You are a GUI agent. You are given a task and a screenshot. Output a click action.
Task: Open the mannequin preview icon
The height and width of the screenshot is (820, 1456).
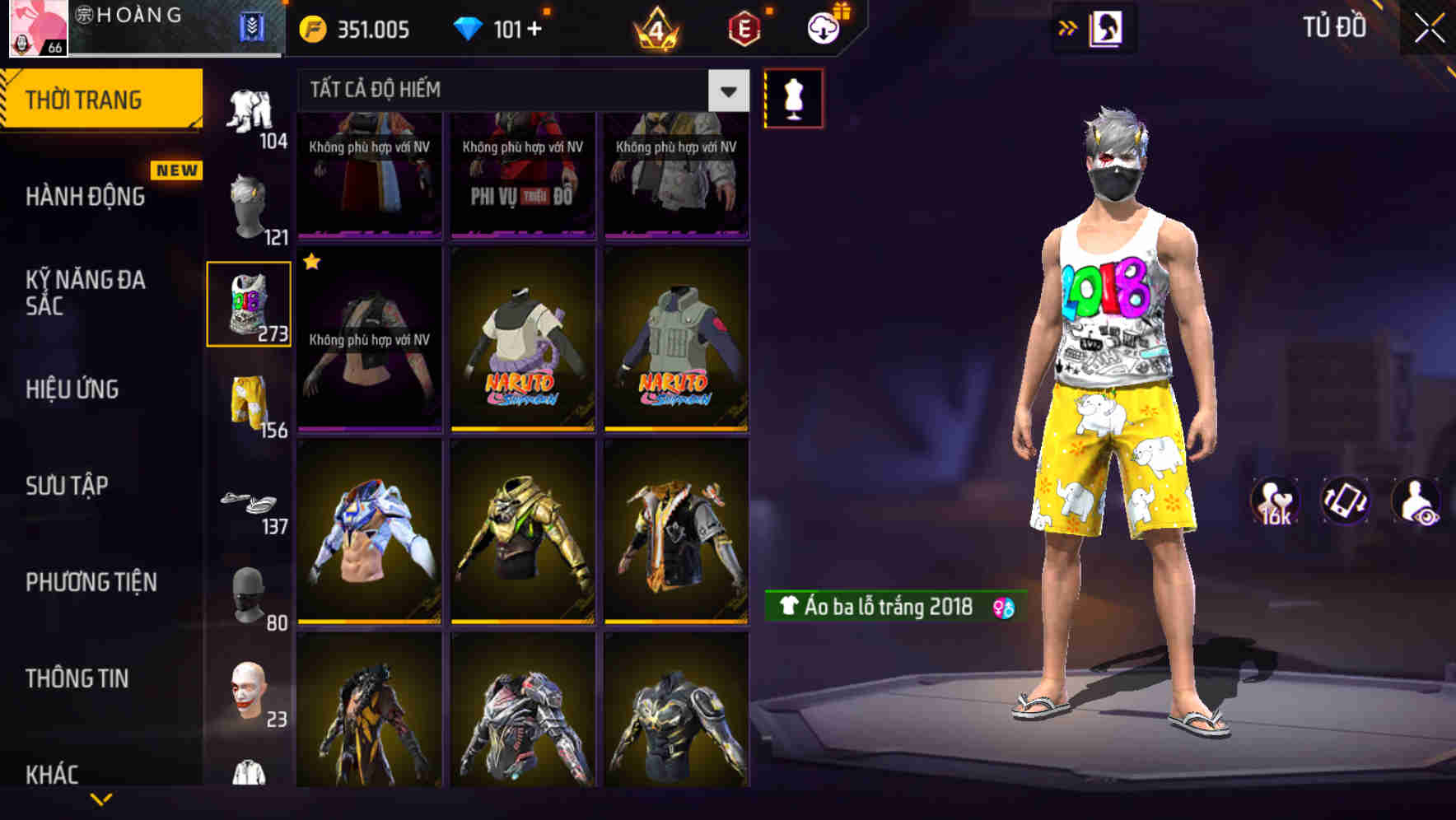coord(793,99)
